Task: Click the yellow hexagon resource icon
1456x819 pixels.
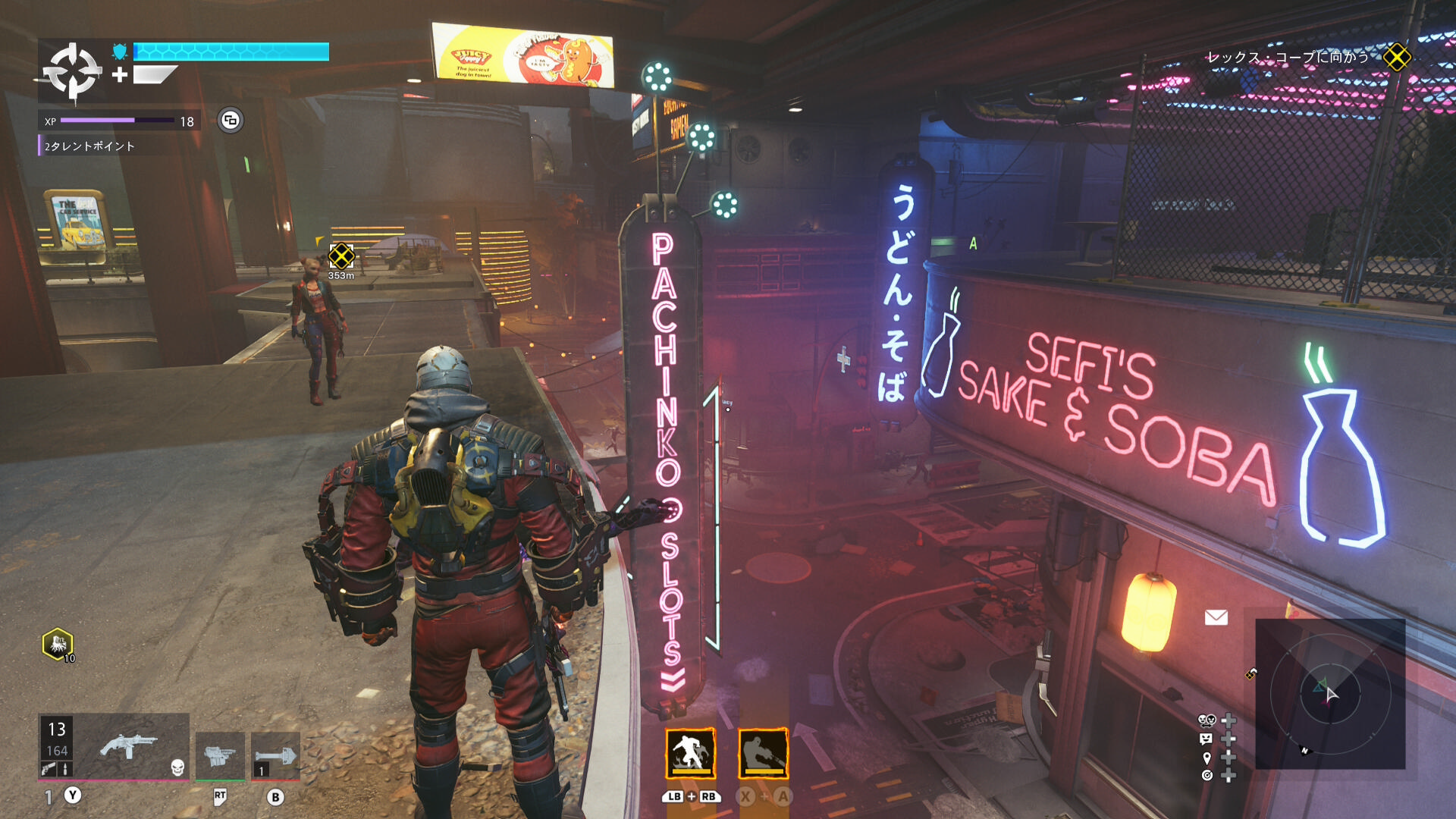Action: (58, 645)
